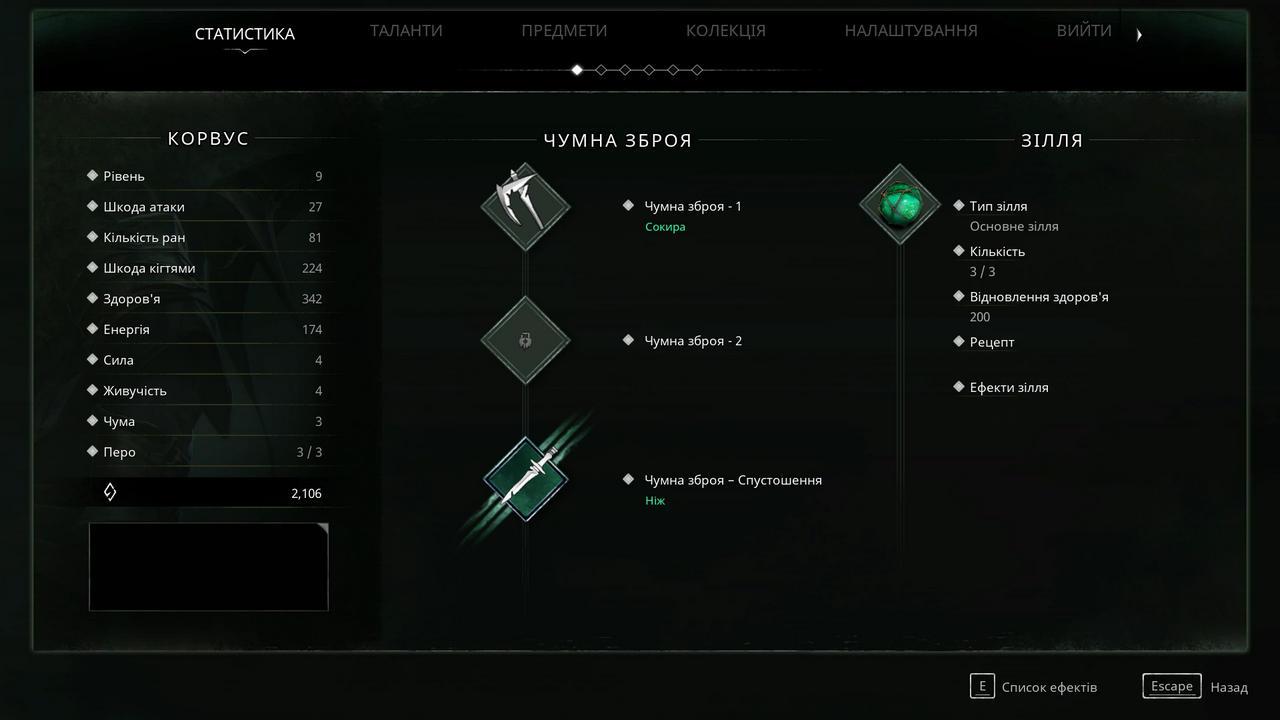Select the empty second plague weapon slot
1280x720 pixels.
[525, 340]
